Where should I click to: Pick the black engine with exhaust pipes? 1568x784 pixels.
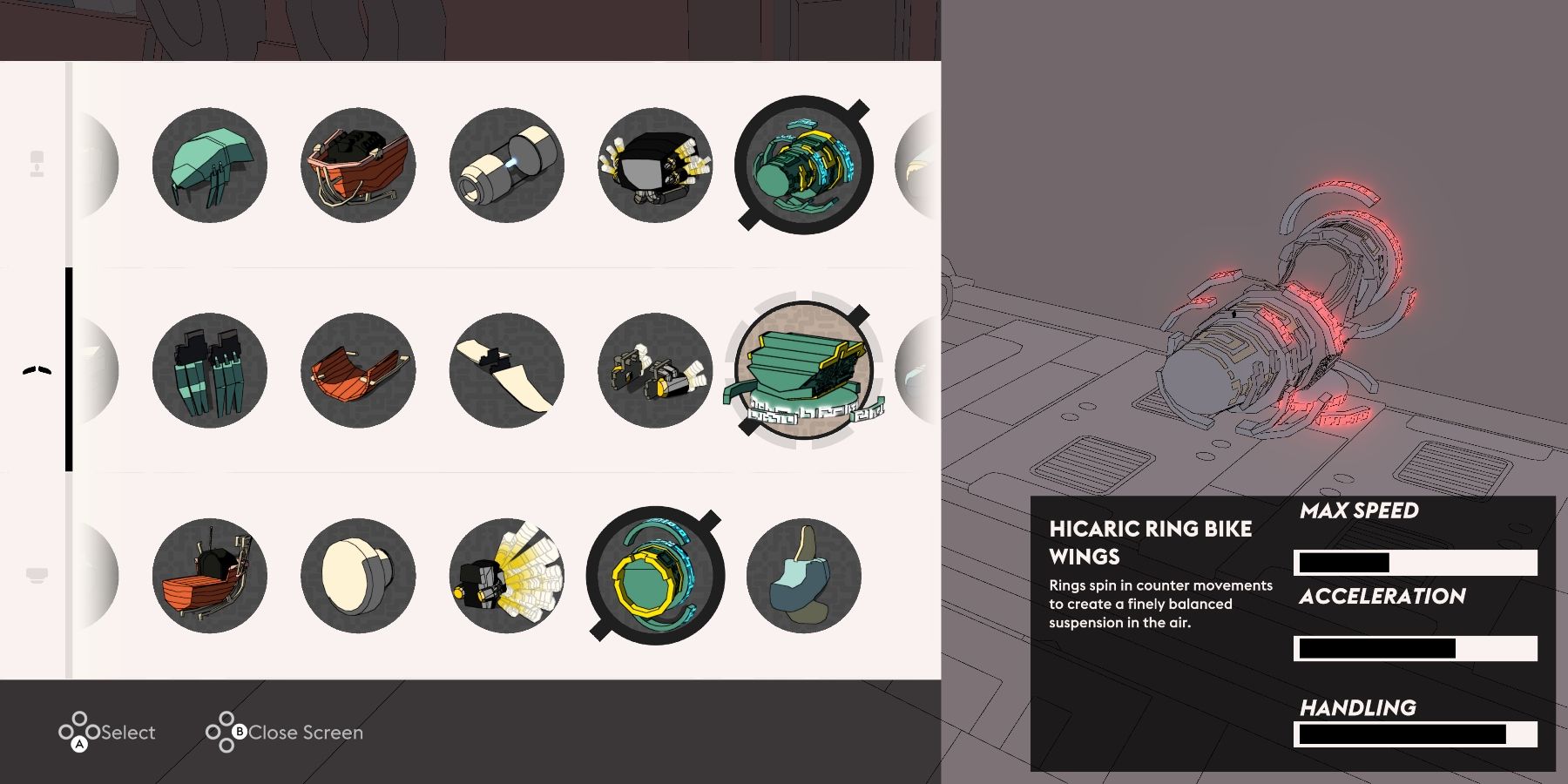(655, 166)
